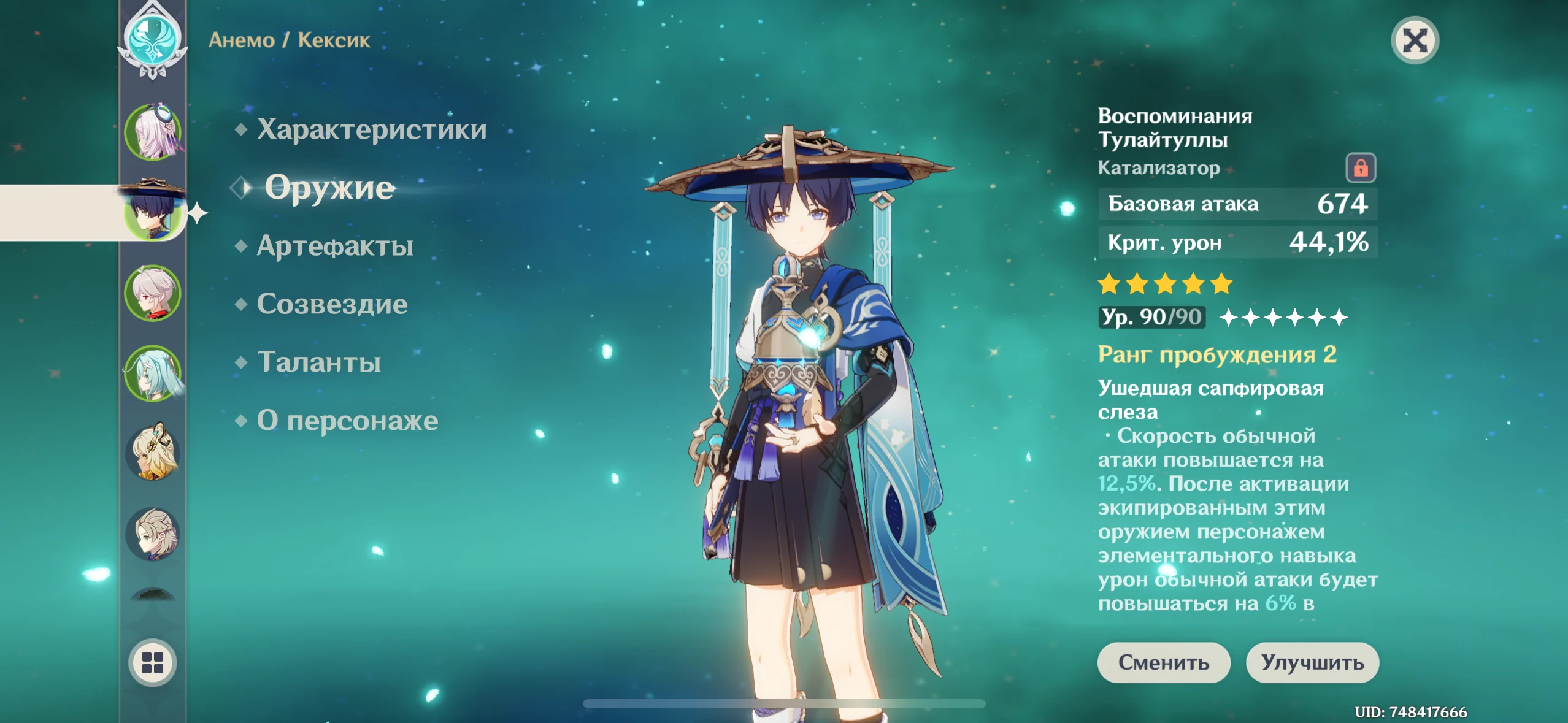Viewport: 1568px width, 723px height.
Task: Click the Anemo element emblem
Action: click(153, 37)
